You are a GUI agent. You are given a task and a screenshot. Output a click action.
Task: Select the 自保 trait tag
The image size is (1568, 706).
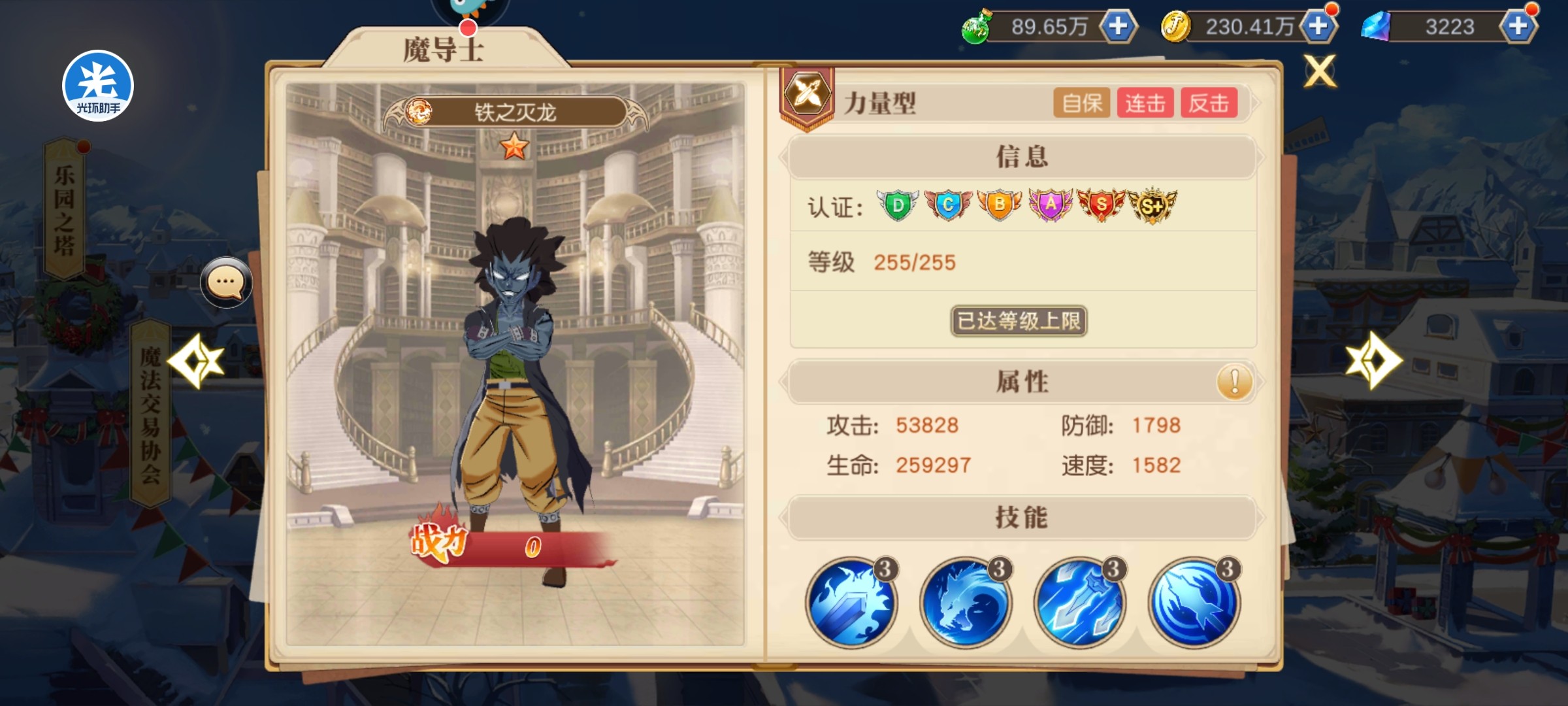click(1081, 103)
